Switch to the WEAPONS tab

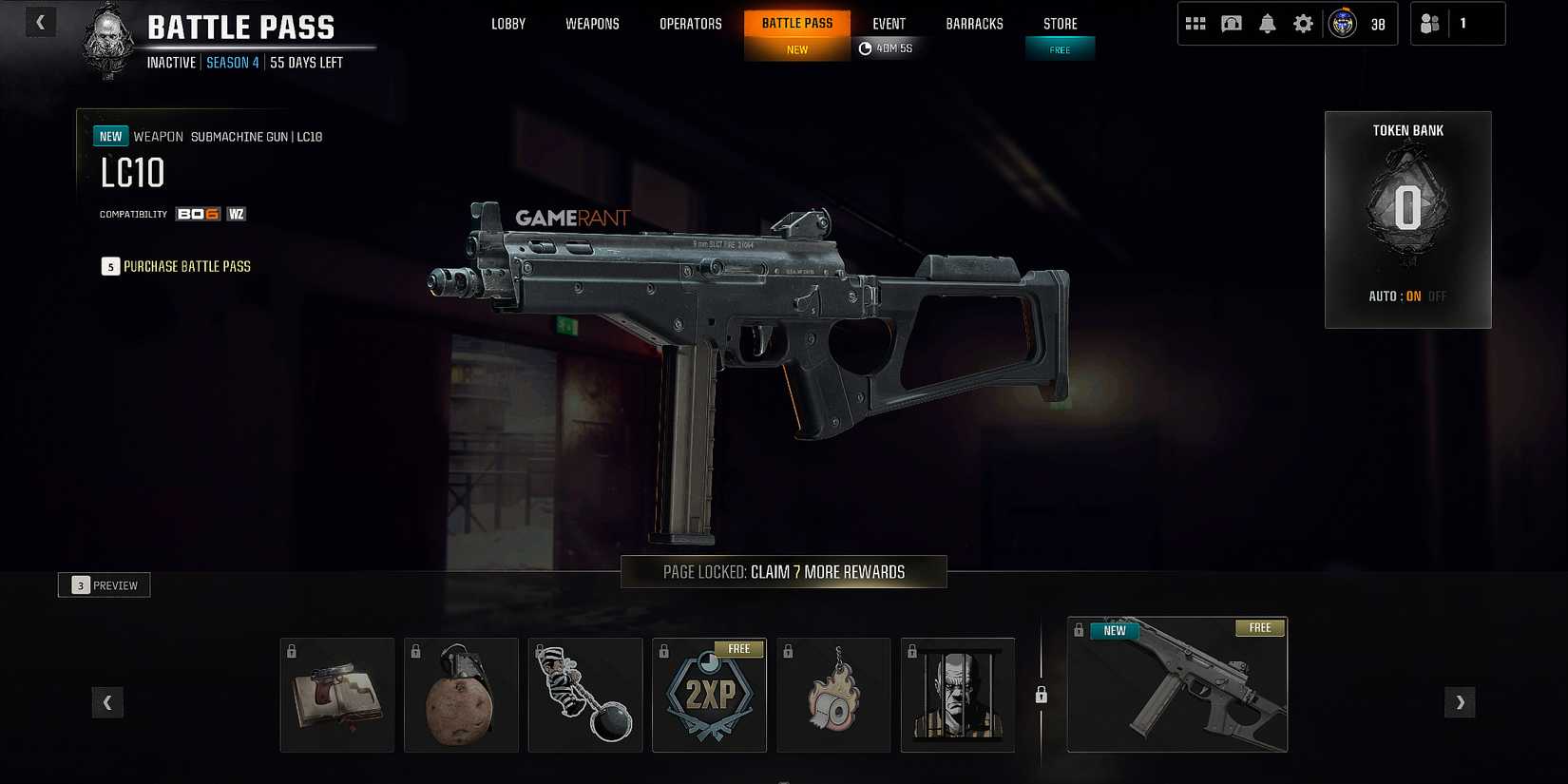coord(592,24)
